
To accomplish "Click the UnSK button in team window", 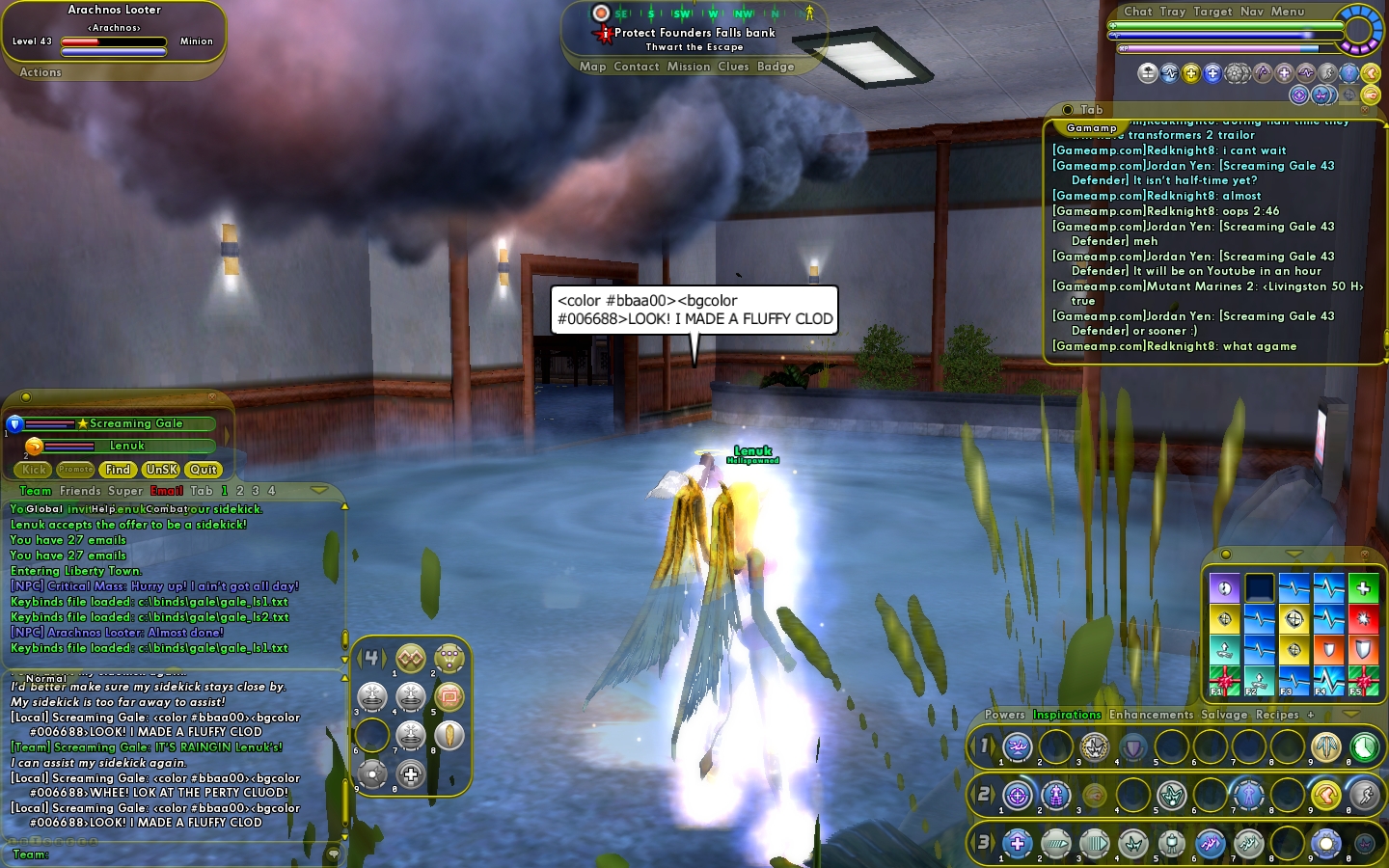I will tap(160, 470).
